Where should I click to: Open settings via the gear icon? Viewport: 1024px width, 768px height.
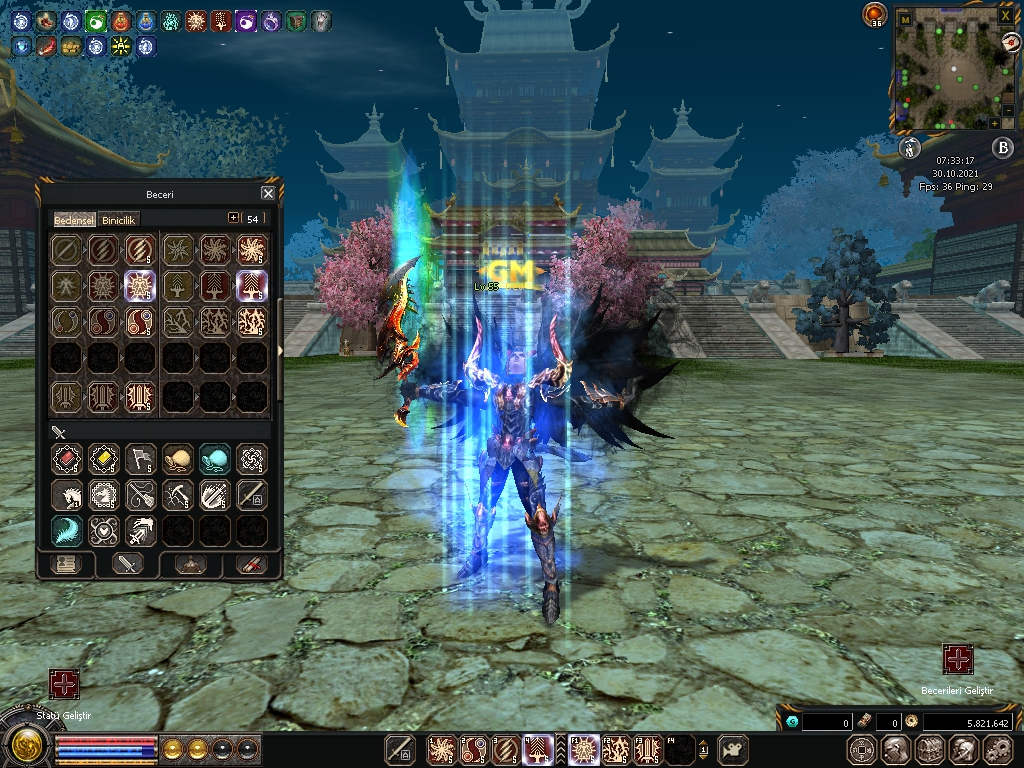point(998,748)
